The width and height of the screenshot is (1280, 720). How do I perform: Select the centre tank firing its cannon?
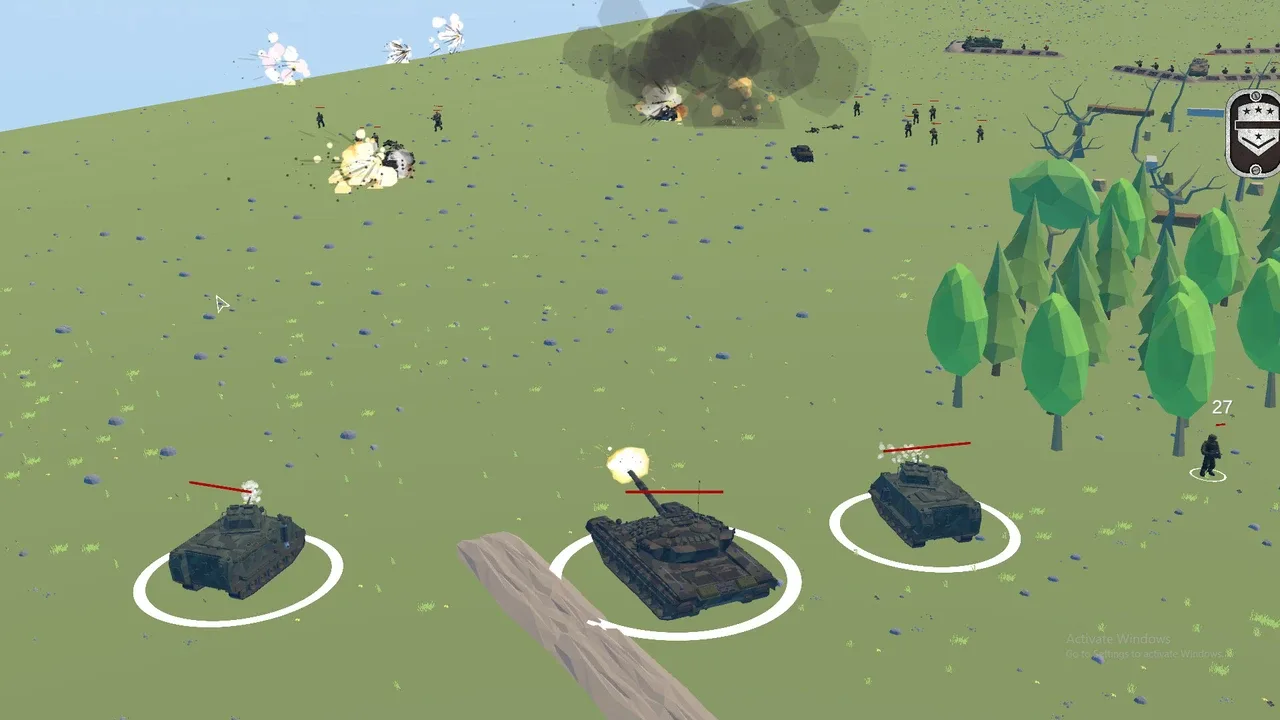[677, 559]
